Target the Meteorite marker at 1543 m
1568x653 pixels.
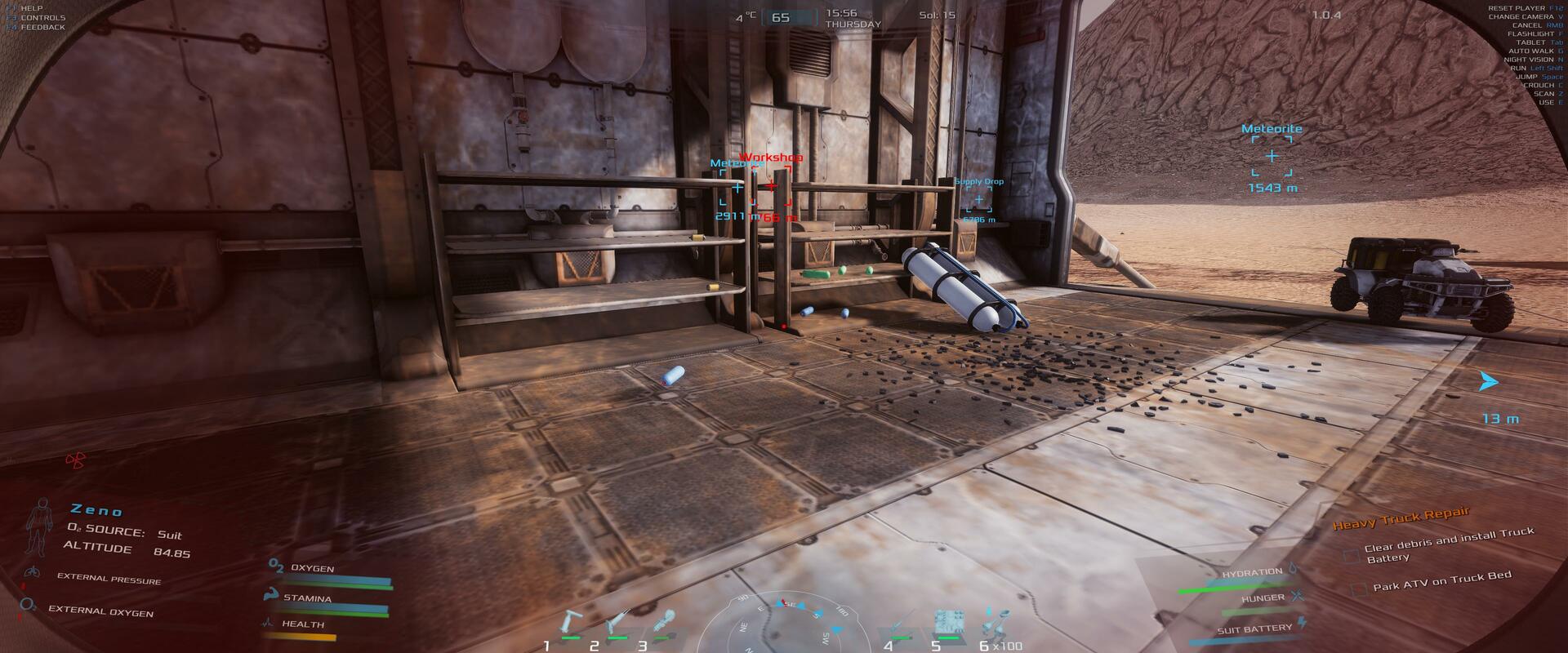1272,156
